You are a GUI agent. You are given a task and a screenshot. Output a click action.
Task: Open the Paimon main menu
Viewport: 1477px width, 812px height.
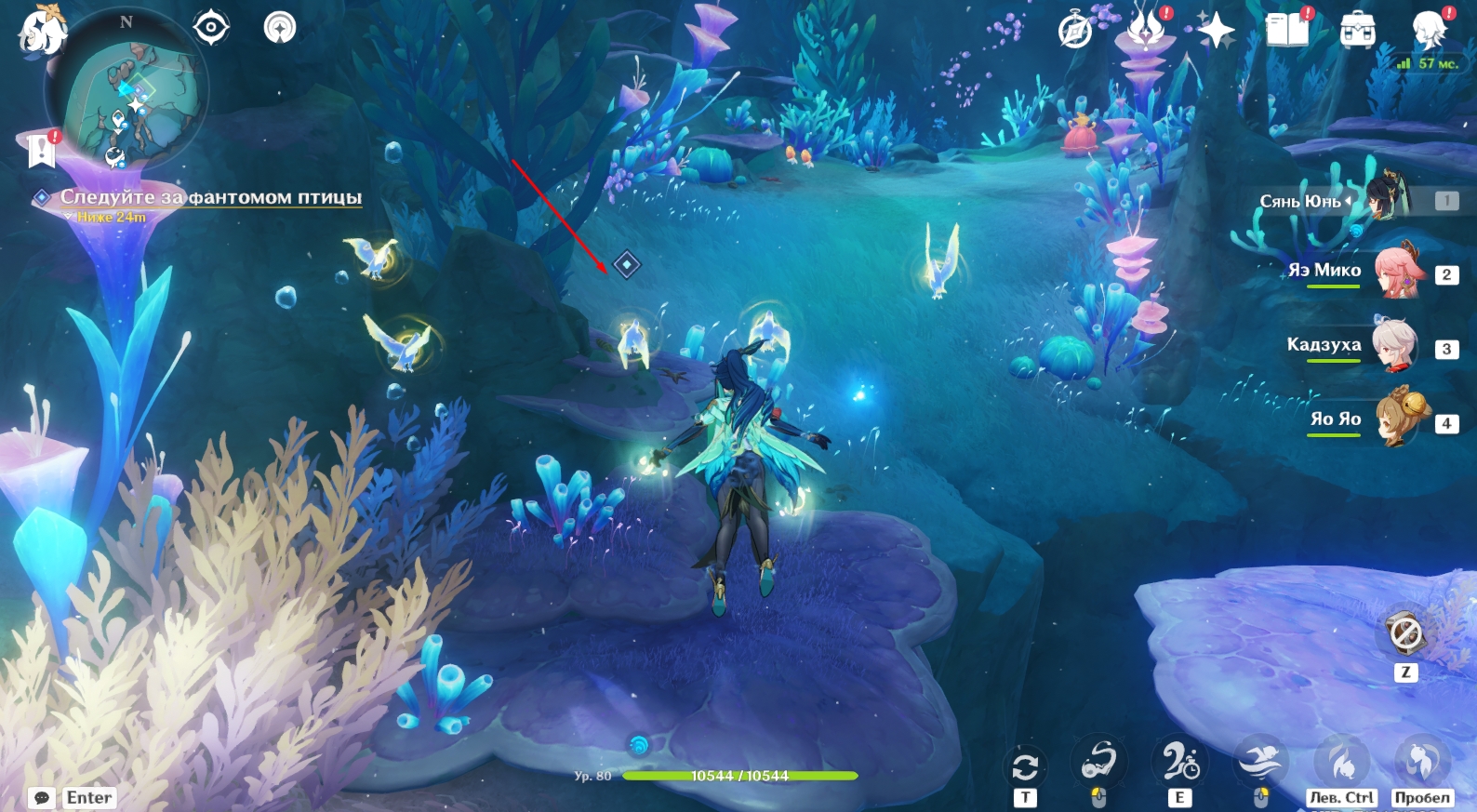tap(41, 32)
